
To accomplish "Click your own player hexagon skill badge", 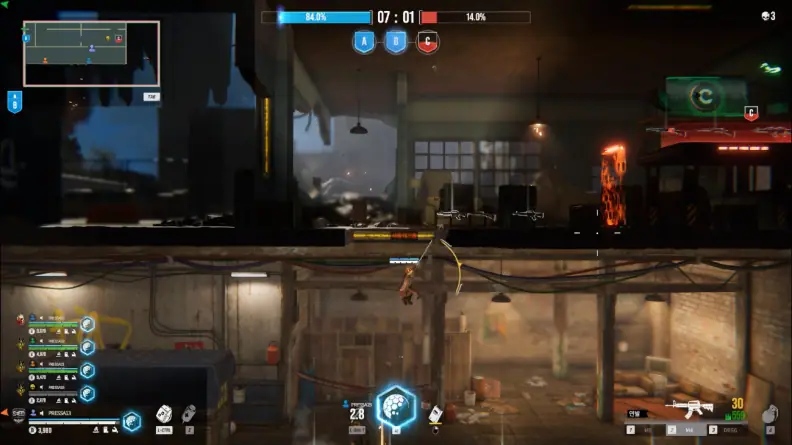I will coord(131,421).
